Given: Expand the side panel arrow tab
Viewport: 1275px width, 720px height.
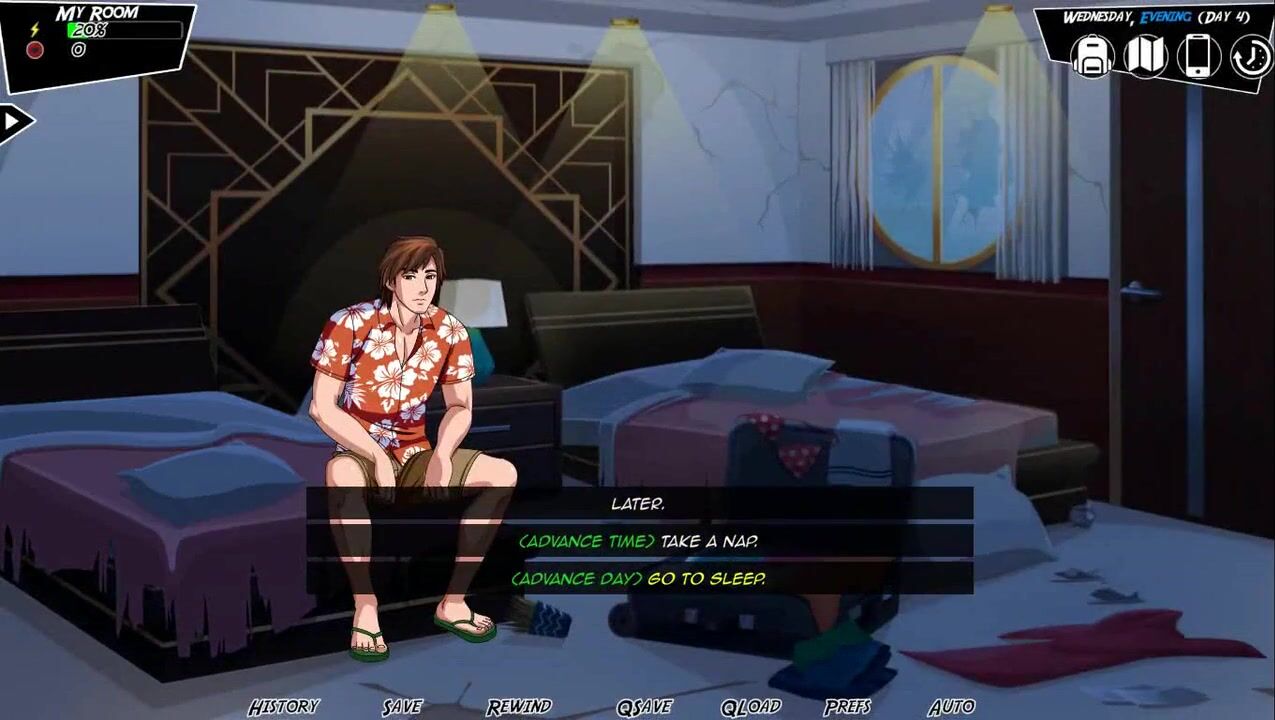Looking at the screenshot, I should pyautogui.click(x=15, y=122).
